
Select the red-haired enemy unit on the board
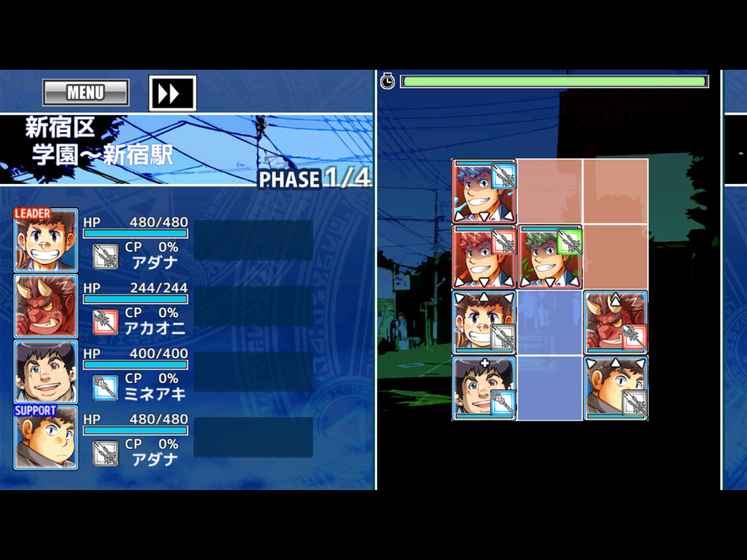[484, 256]
